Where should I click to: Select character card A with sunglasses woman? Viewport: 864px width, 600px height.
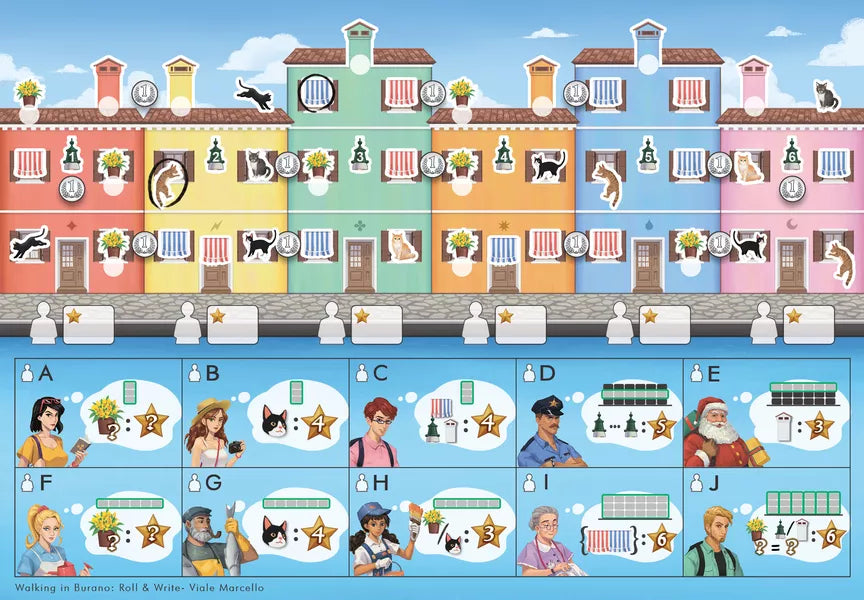[x=99, y=413]
